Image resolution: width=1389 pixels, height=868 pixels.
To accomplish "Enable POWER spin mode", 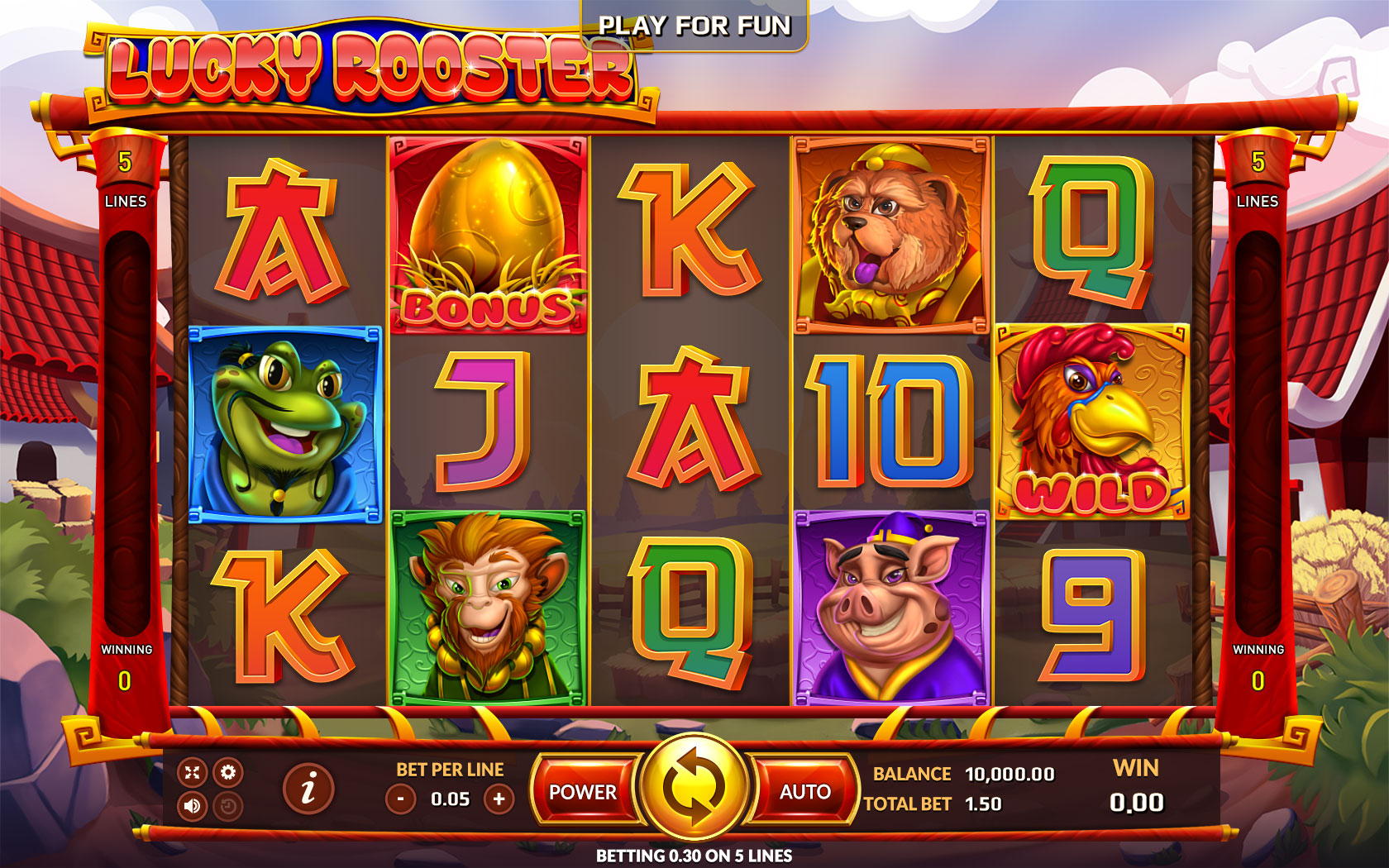I will (x=585, y=792).
